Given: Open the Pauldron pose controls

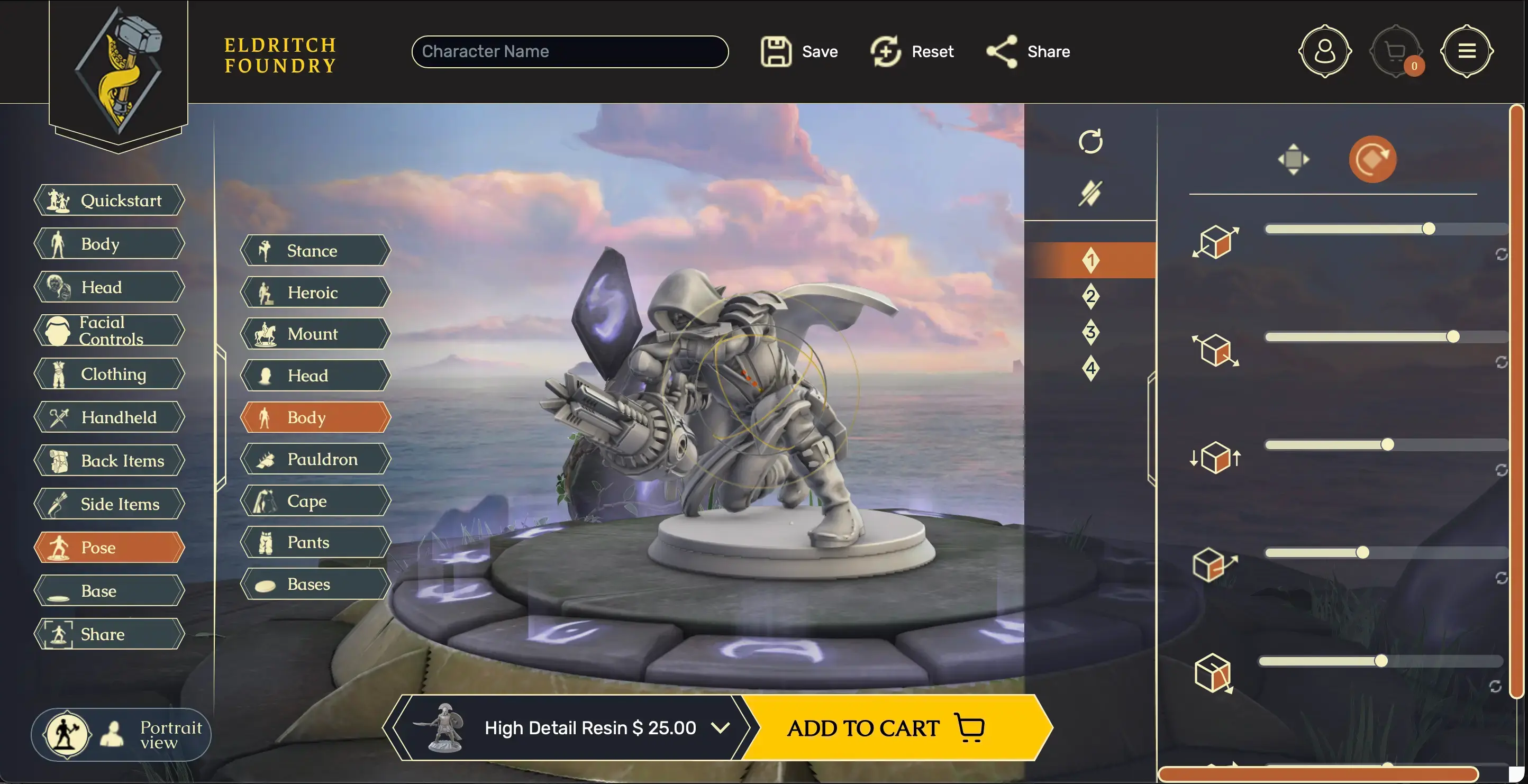Looking at the screenshot, I should pyautogui.click(x=314, y=459).
